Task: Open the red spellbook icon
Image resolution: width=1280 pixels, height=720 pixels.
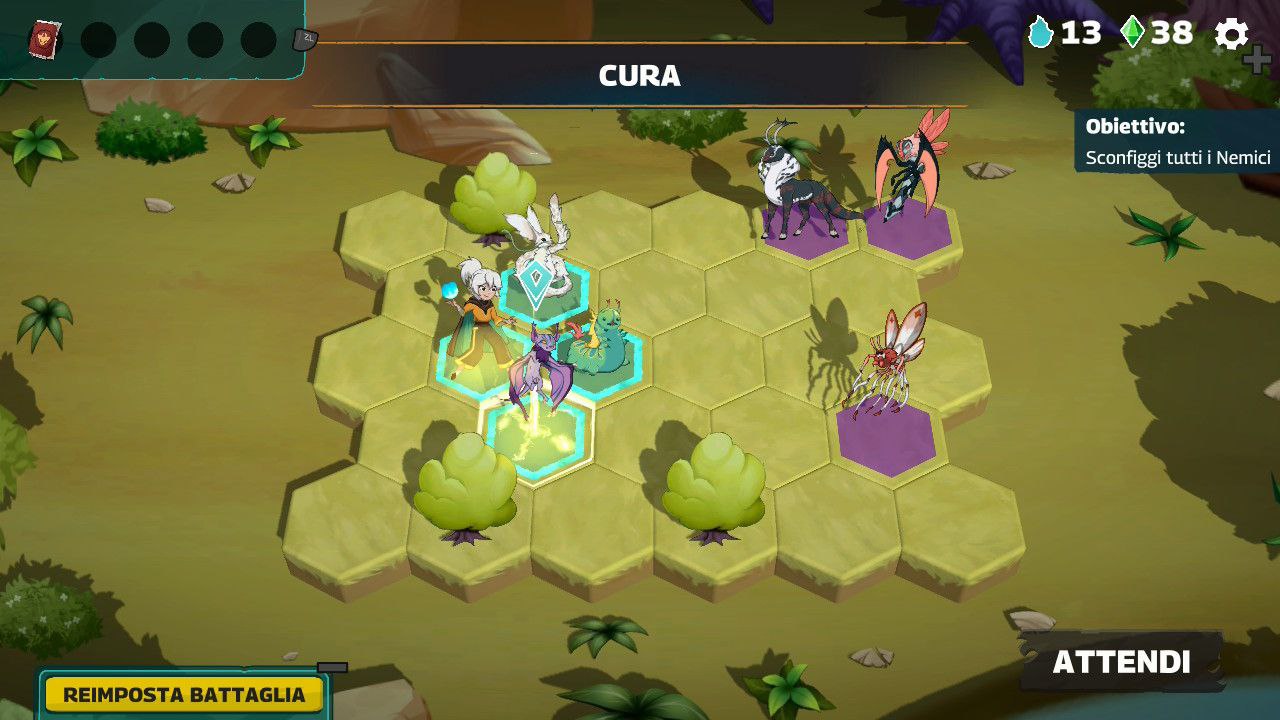Action: coord(44,39)
